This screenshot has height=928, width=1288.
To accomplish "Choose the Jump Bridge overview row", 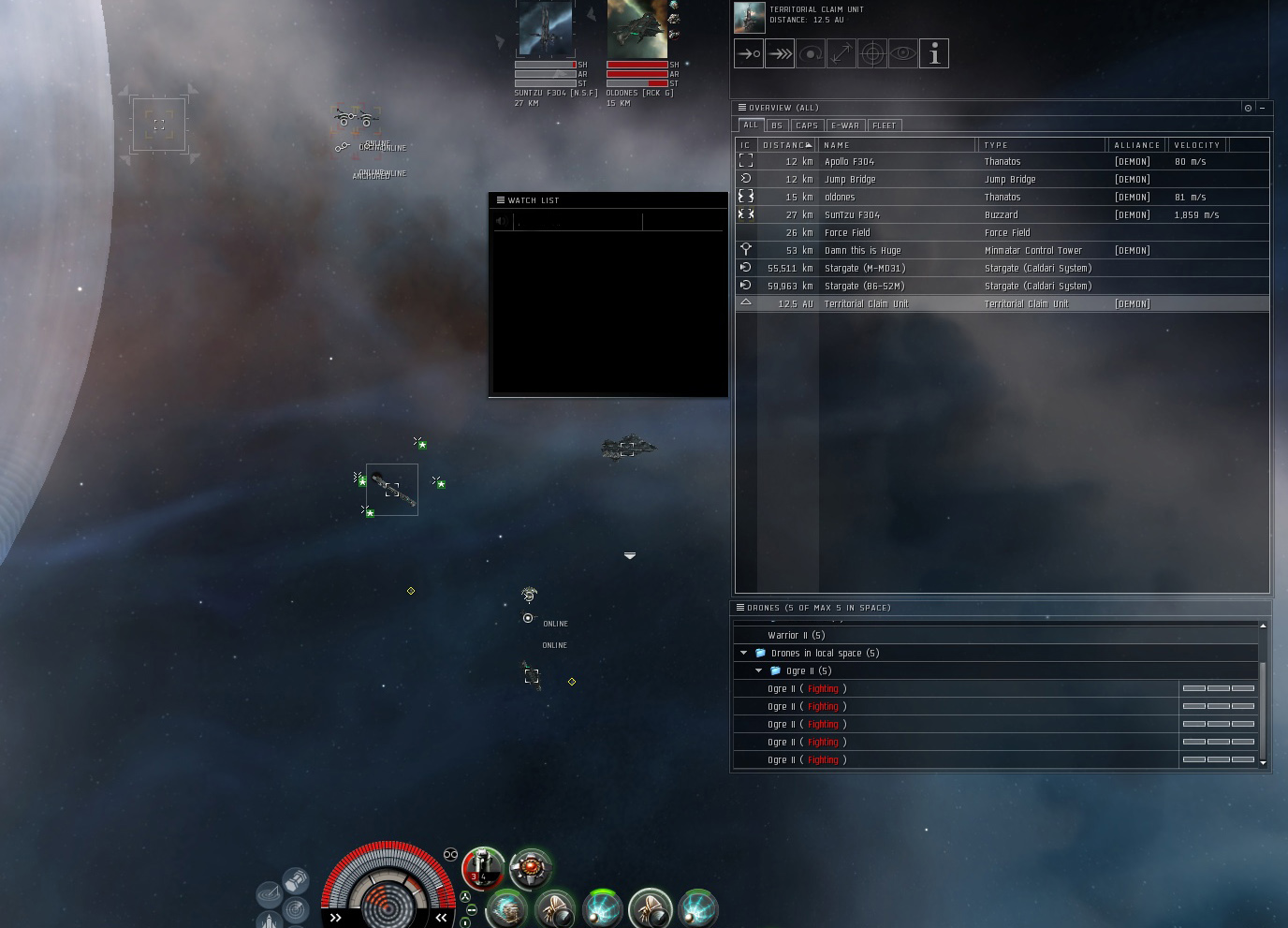I will (850, 180).
